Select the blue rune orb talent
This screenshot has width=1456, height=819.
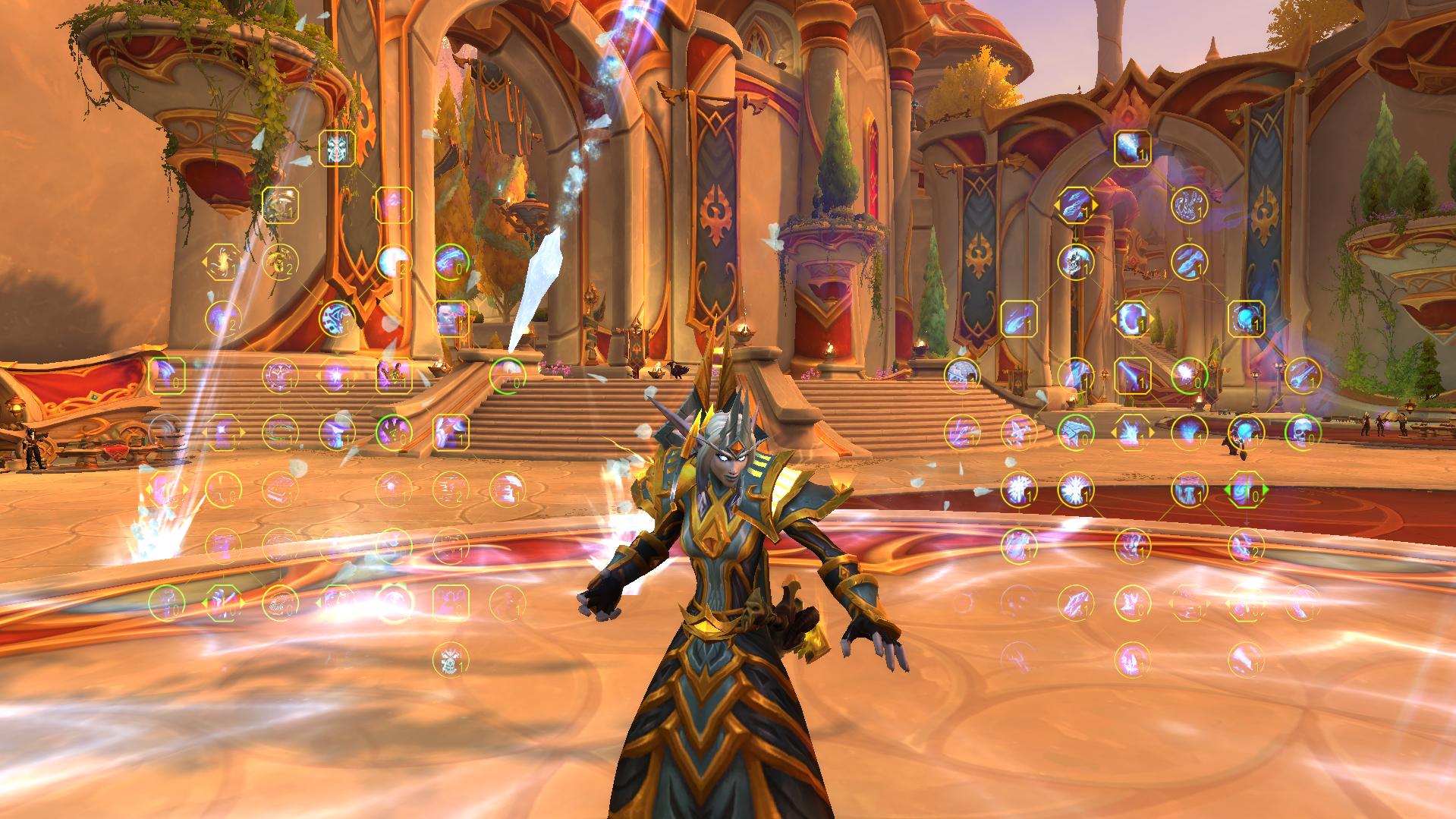337,318
